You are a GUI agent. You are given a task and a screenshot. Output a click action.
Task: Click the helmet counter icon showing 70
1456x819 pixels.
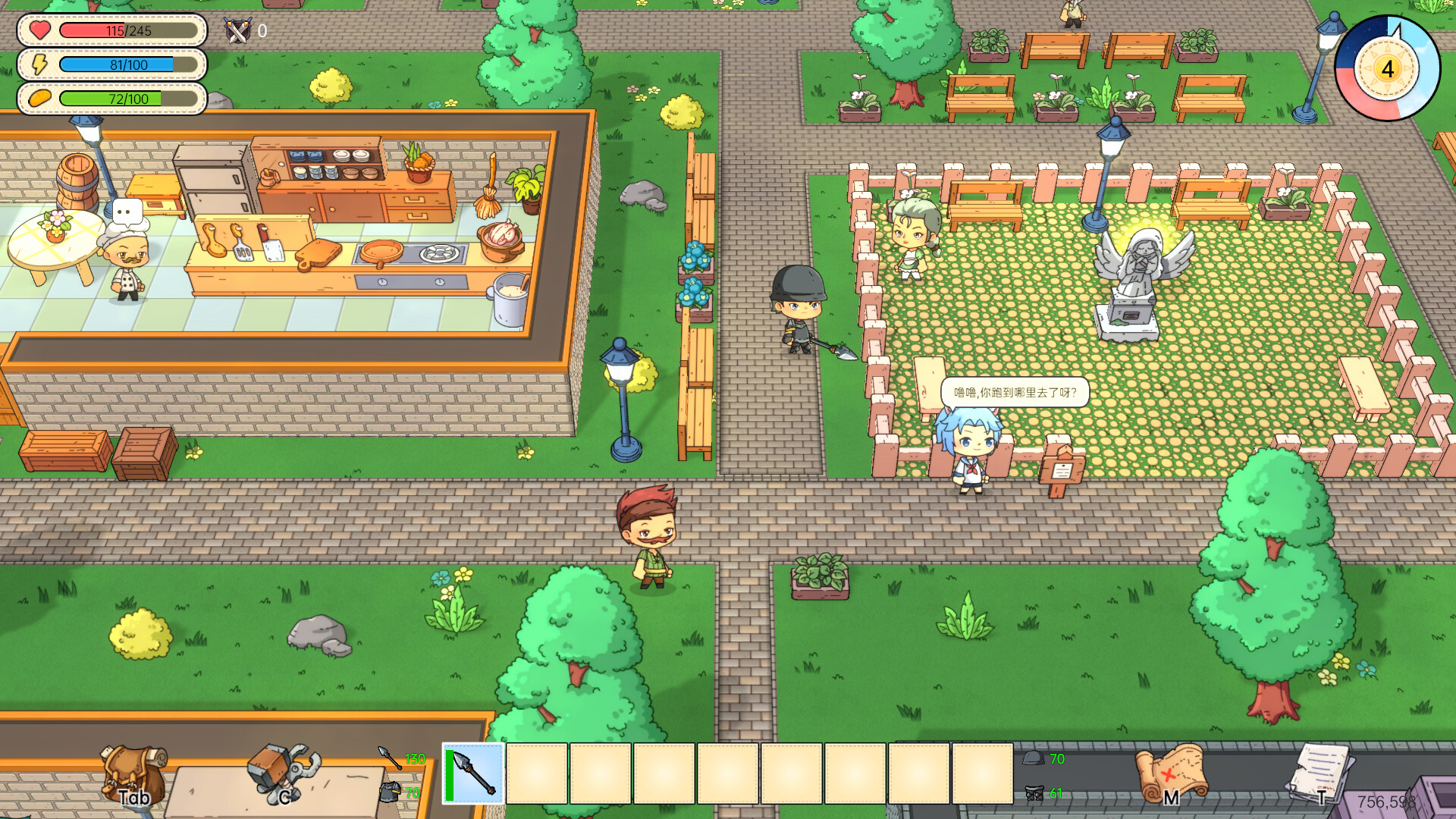coord(1033,758)
